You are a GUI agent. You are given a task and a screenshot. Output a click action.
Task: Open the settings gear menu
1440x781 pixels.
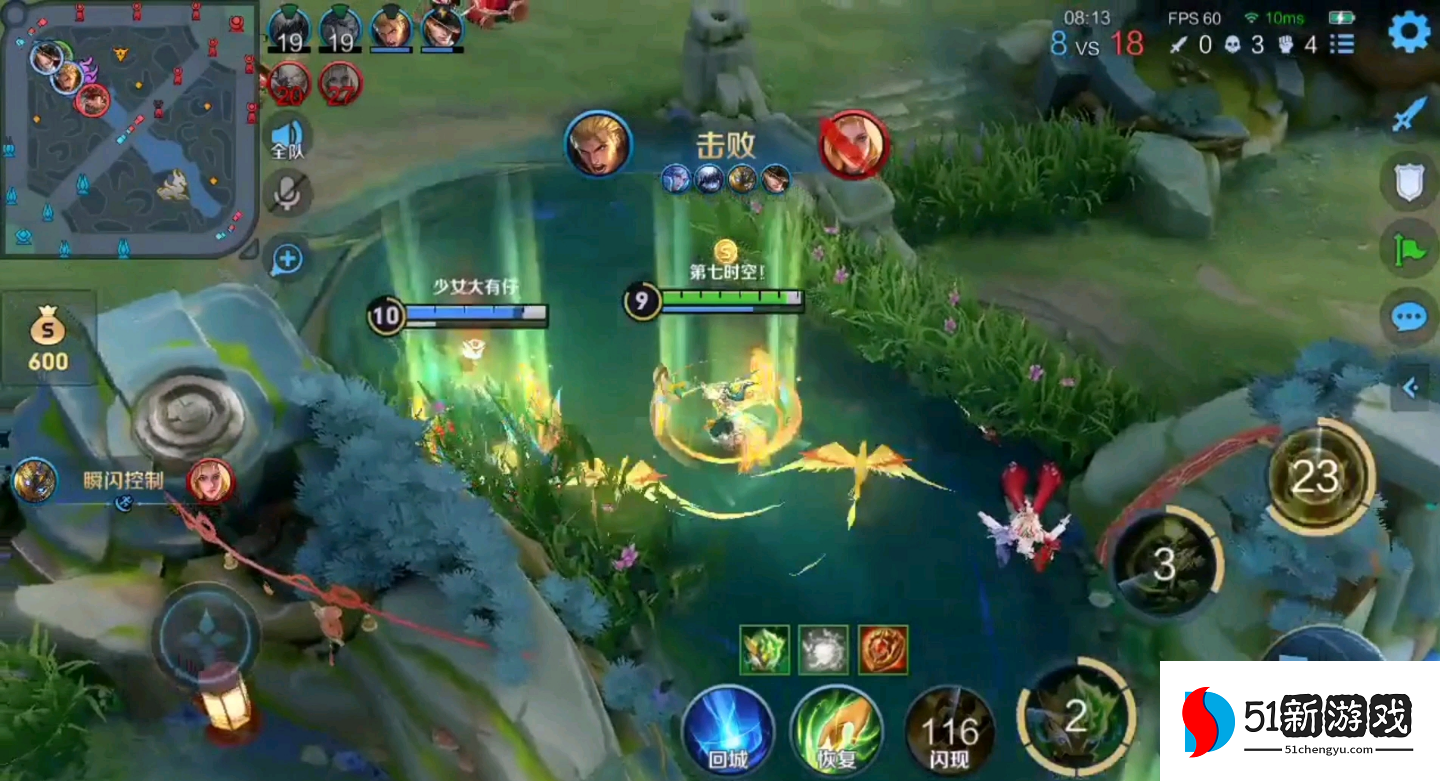pyautogui.click(x=1409, y=33)
